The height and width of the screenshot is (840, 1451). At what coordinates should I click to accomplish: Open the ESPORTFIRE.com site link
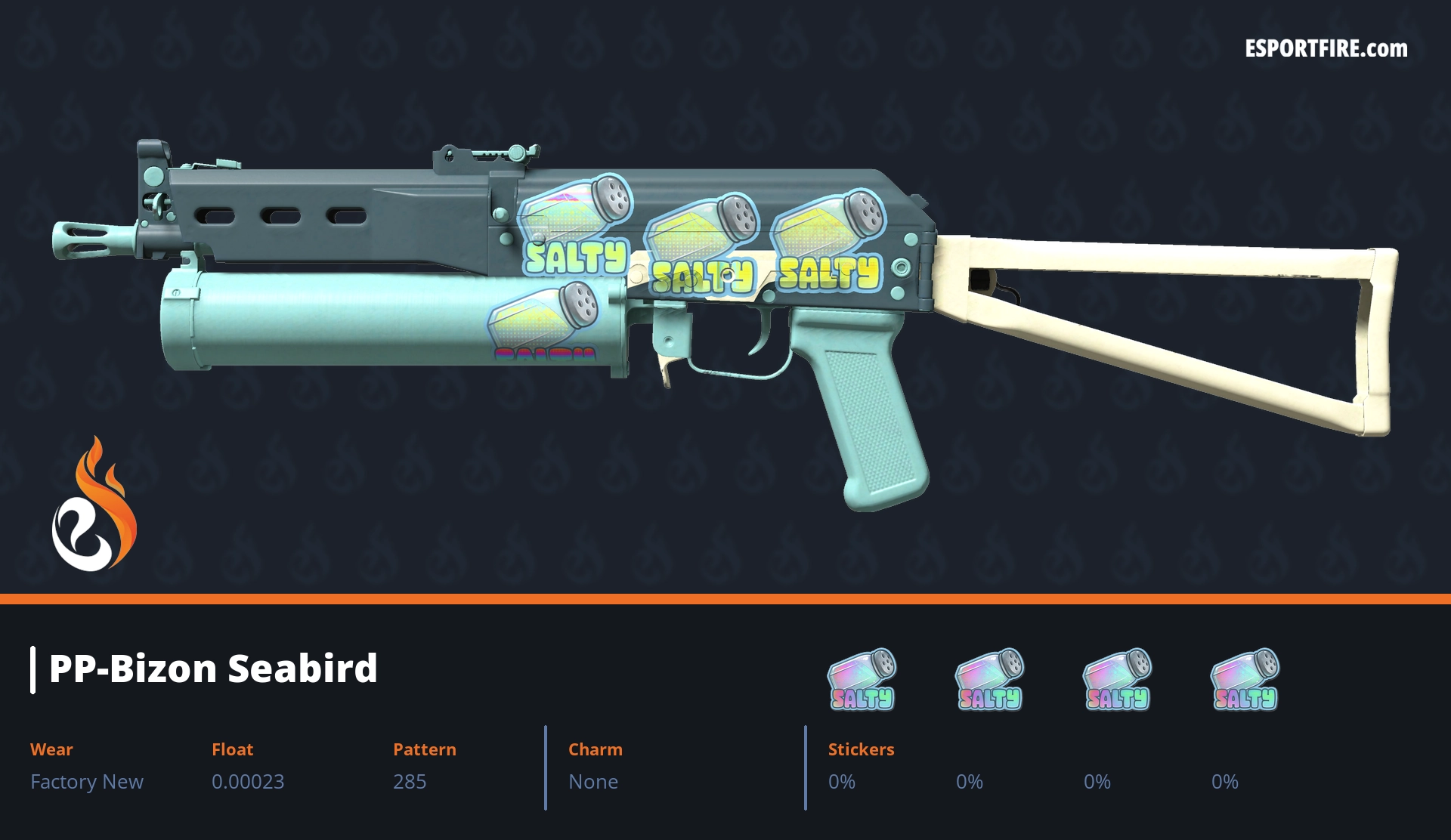click(x=1326, y=49)
